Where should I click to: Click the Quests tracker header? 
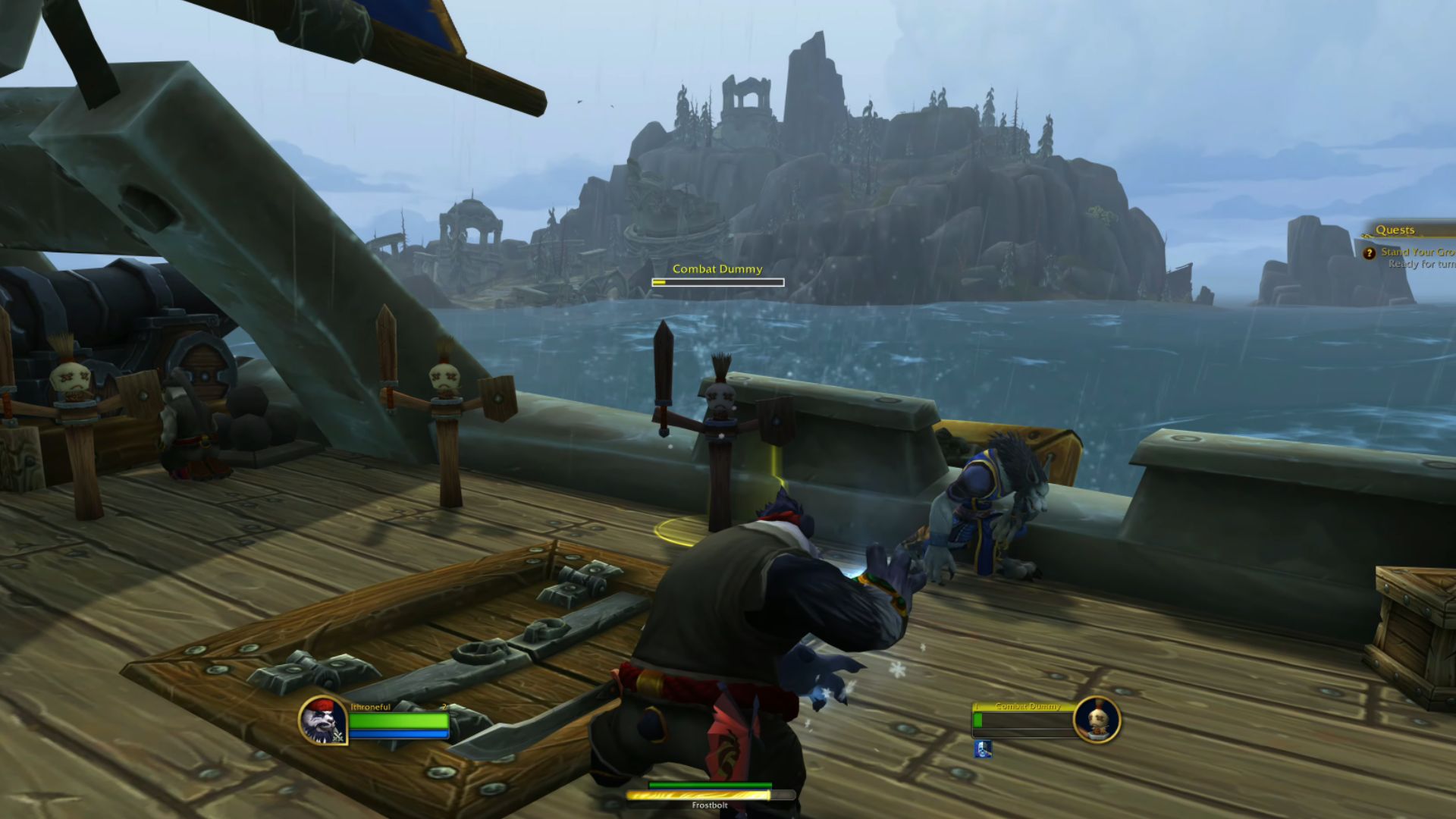coord(1395,230)
